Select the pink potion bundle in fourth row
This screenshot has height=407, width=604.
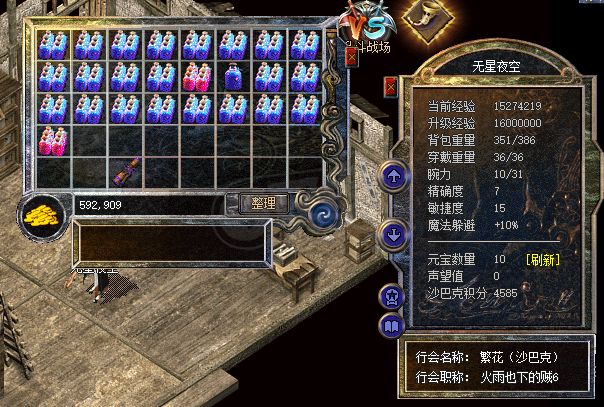point(52,141)
